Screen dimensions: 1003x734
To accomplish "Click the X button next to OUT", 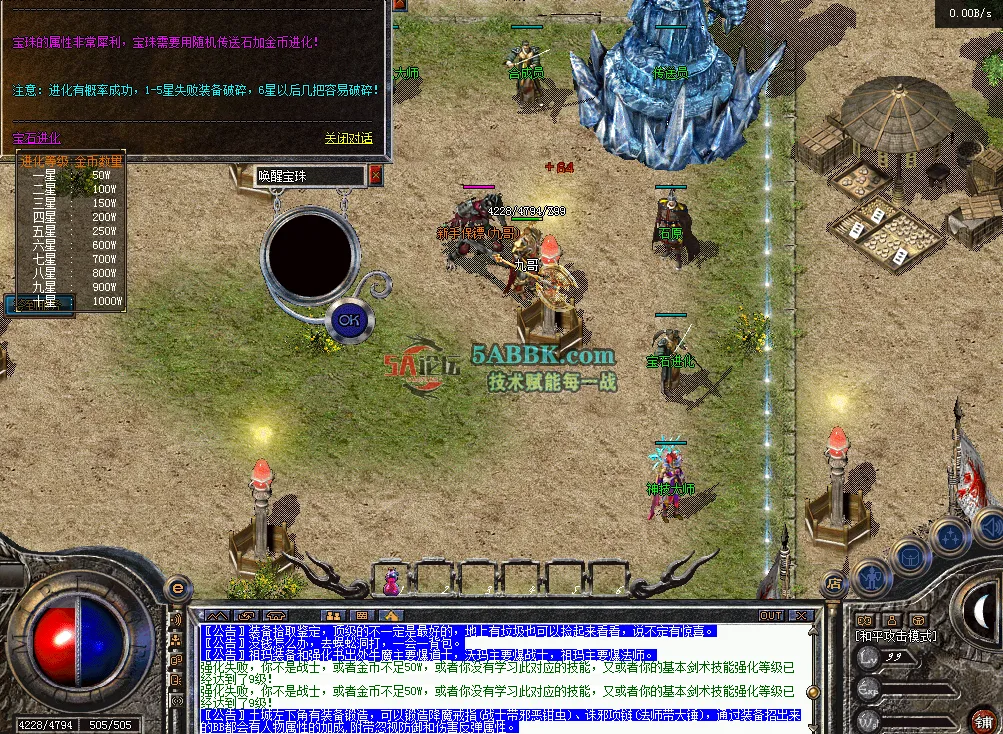I will coord(801,616).
